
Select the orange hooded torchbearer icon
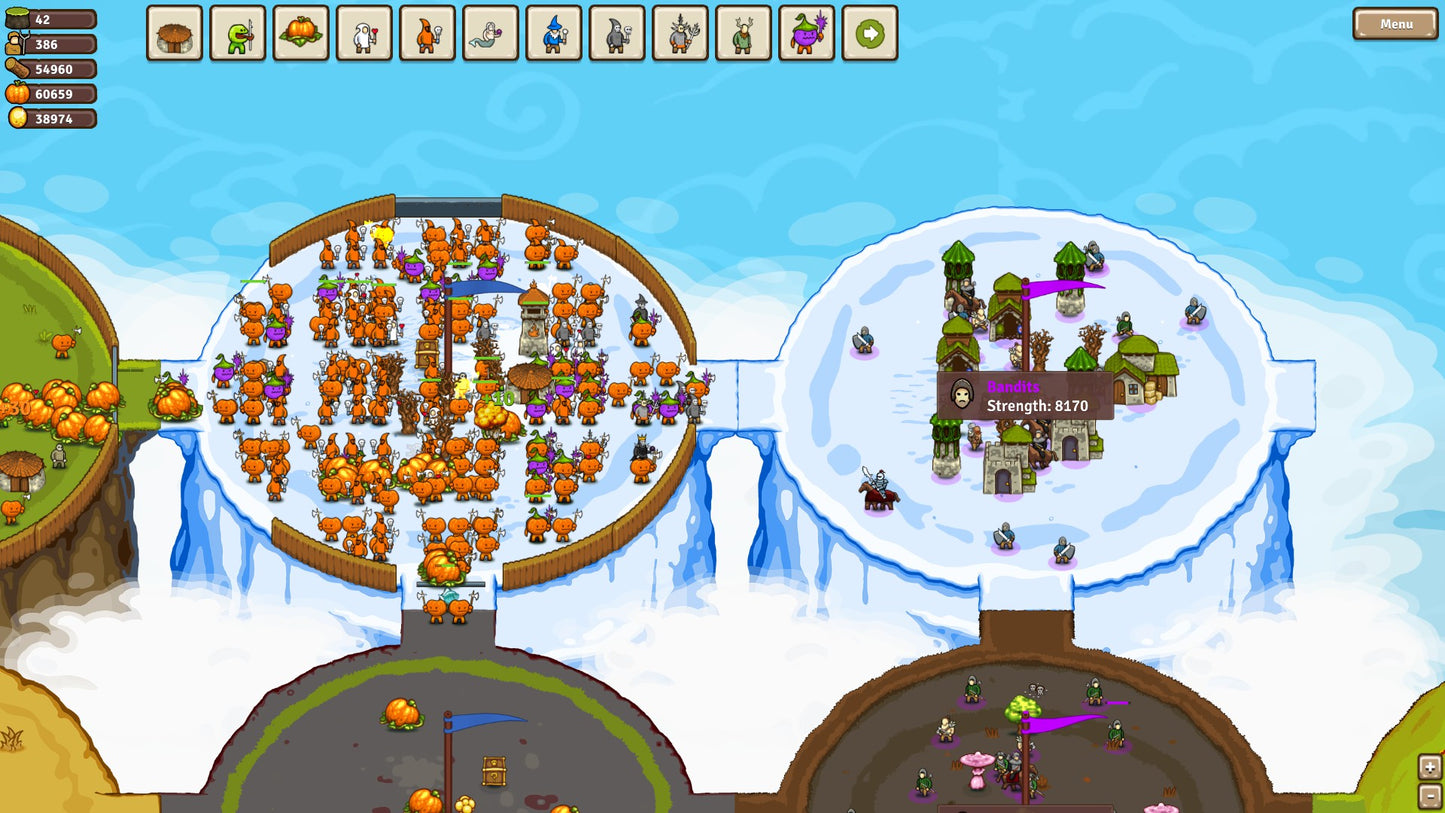click(427, 33)
